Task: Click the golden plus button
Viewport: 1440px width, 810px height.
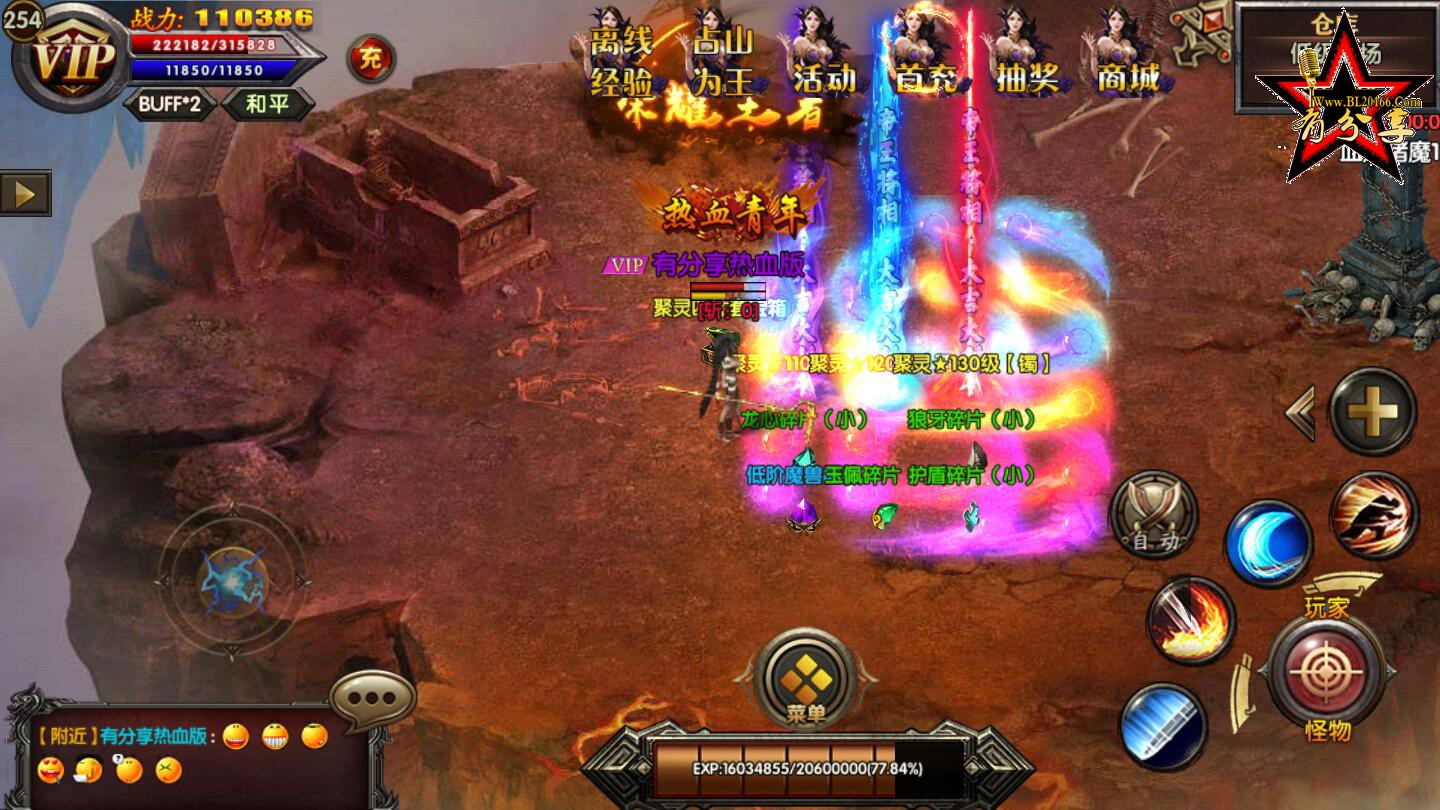Action: coord(1372,411)
